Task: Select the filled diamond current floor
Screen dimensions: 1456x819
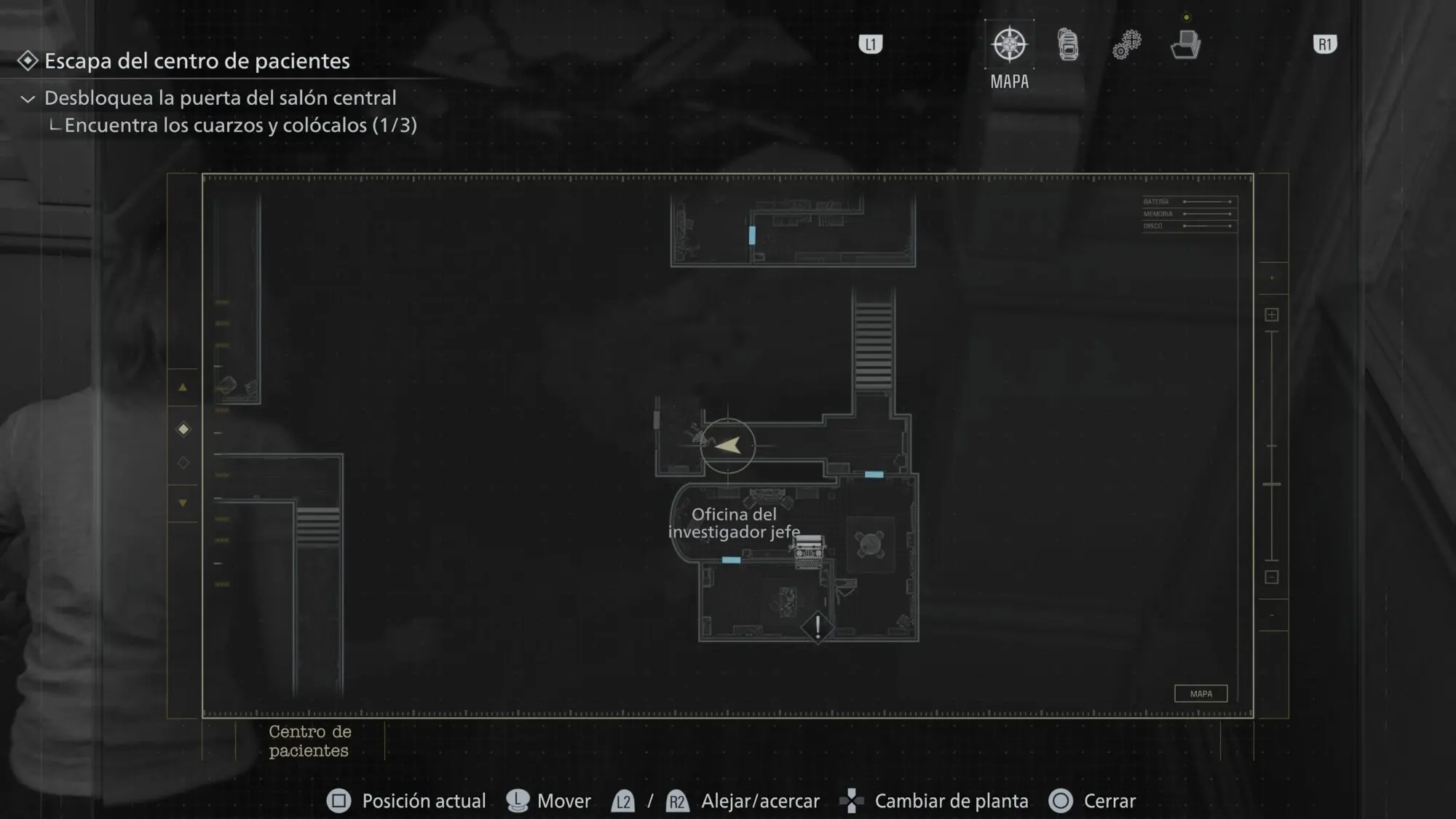Action: coord(183,430)
